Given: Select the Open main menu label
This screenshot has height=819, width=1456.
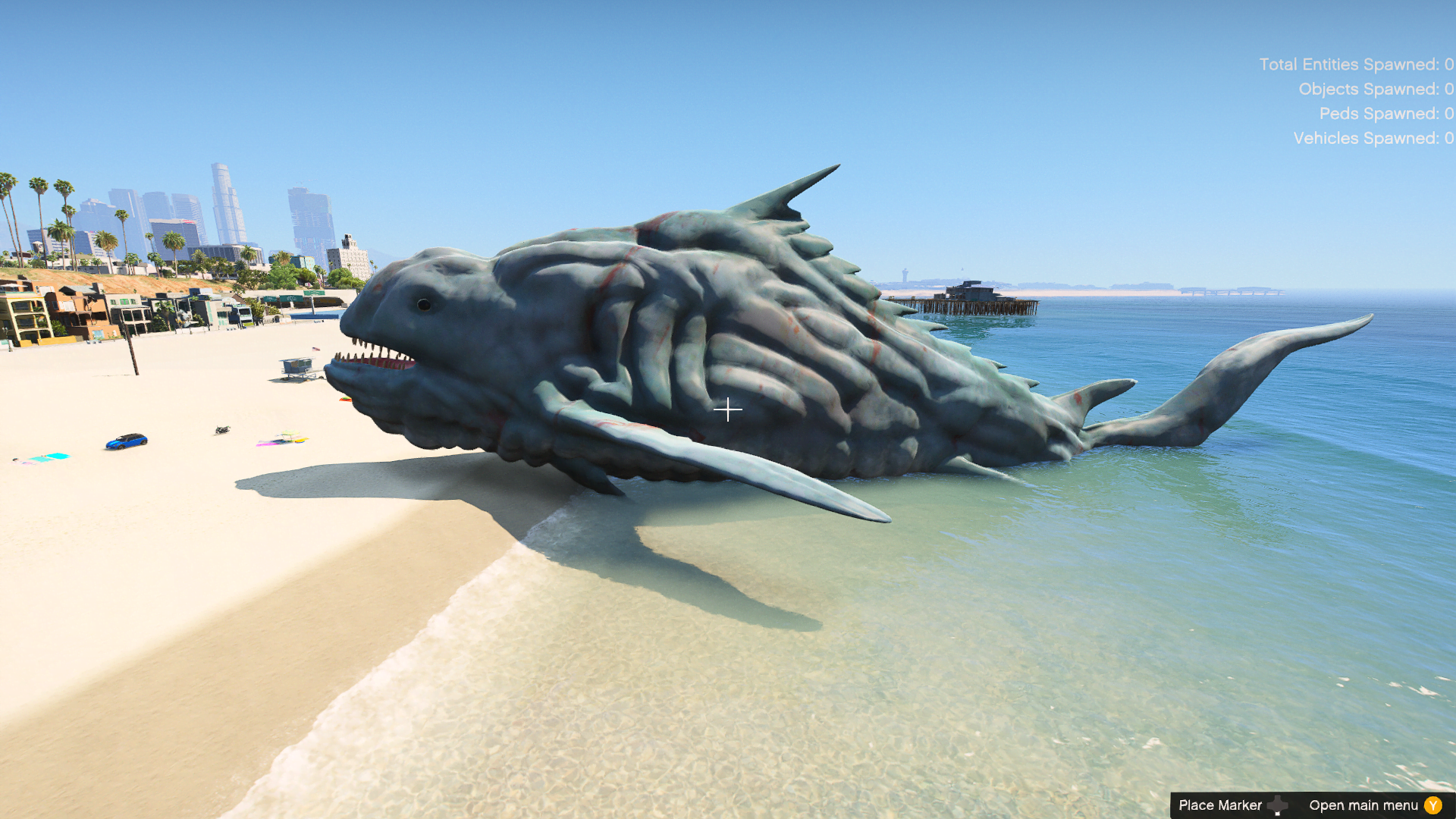Looking at the screenshot, I should coord(1362,805).
